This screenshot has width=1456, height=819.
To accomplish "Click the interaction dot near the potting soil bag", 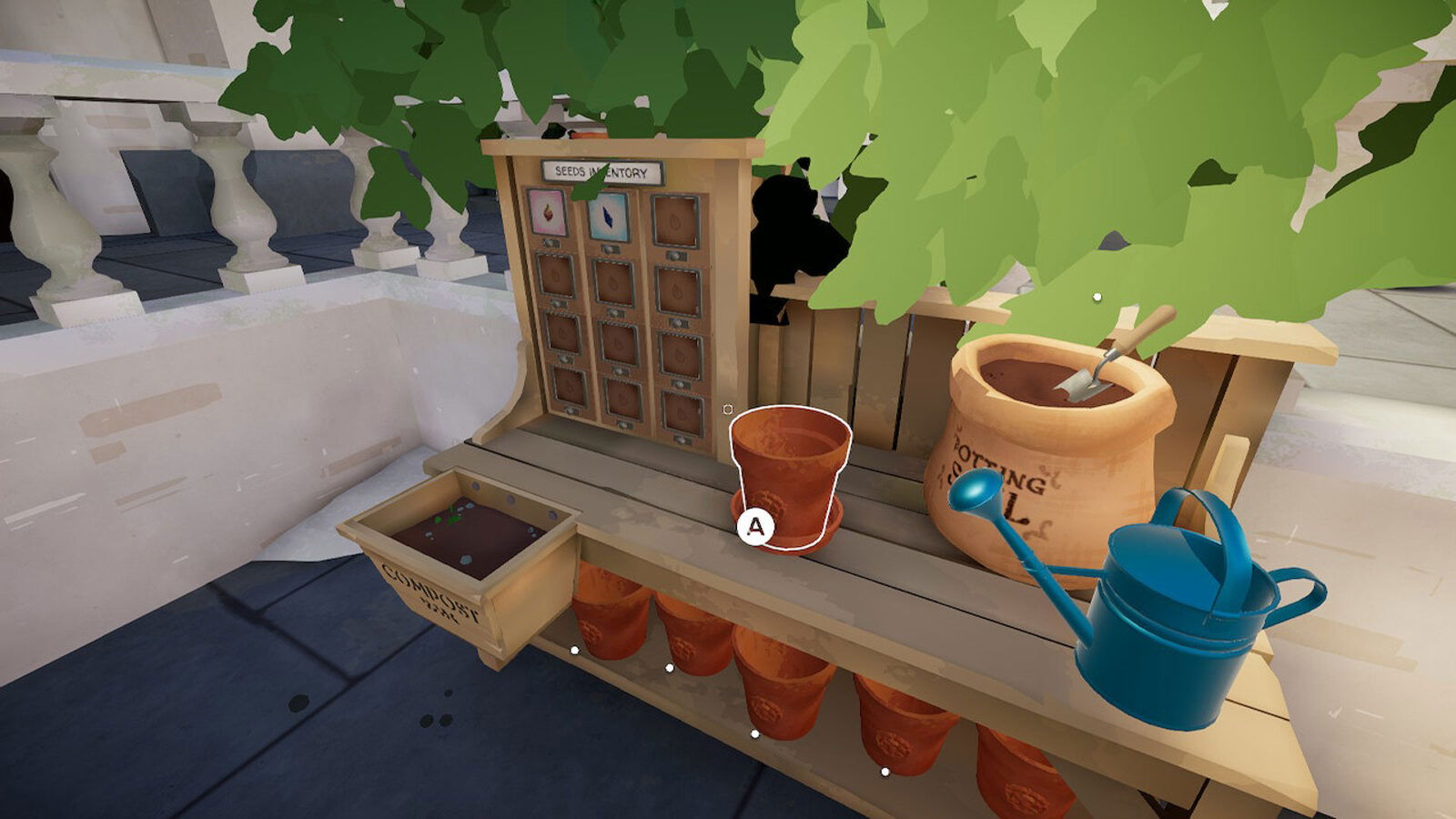I will (x=1096, y=295).
